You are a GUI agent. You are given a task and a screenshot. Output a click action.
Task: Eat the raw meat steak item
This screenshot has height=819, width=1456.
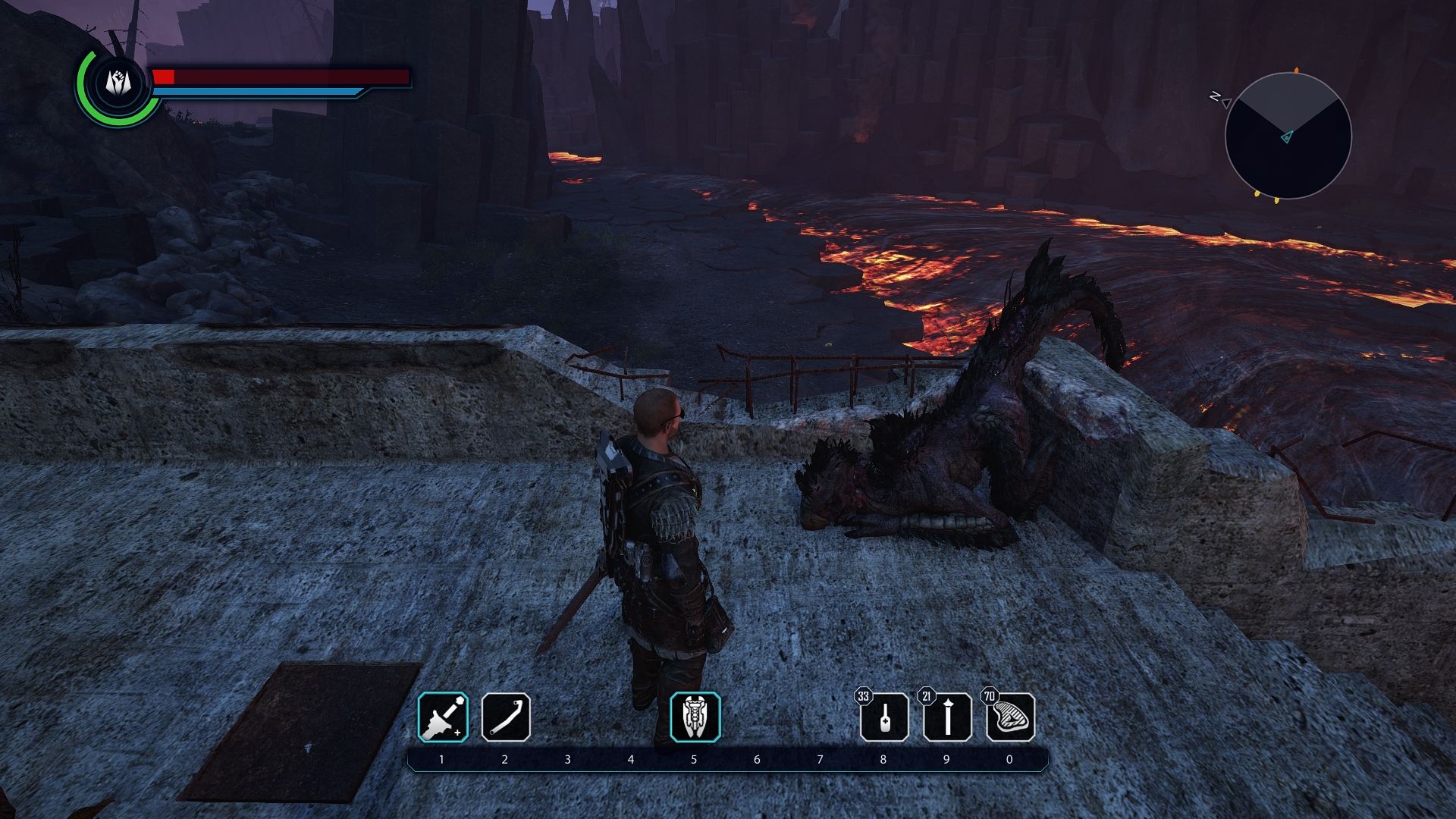coord(1010,717)
